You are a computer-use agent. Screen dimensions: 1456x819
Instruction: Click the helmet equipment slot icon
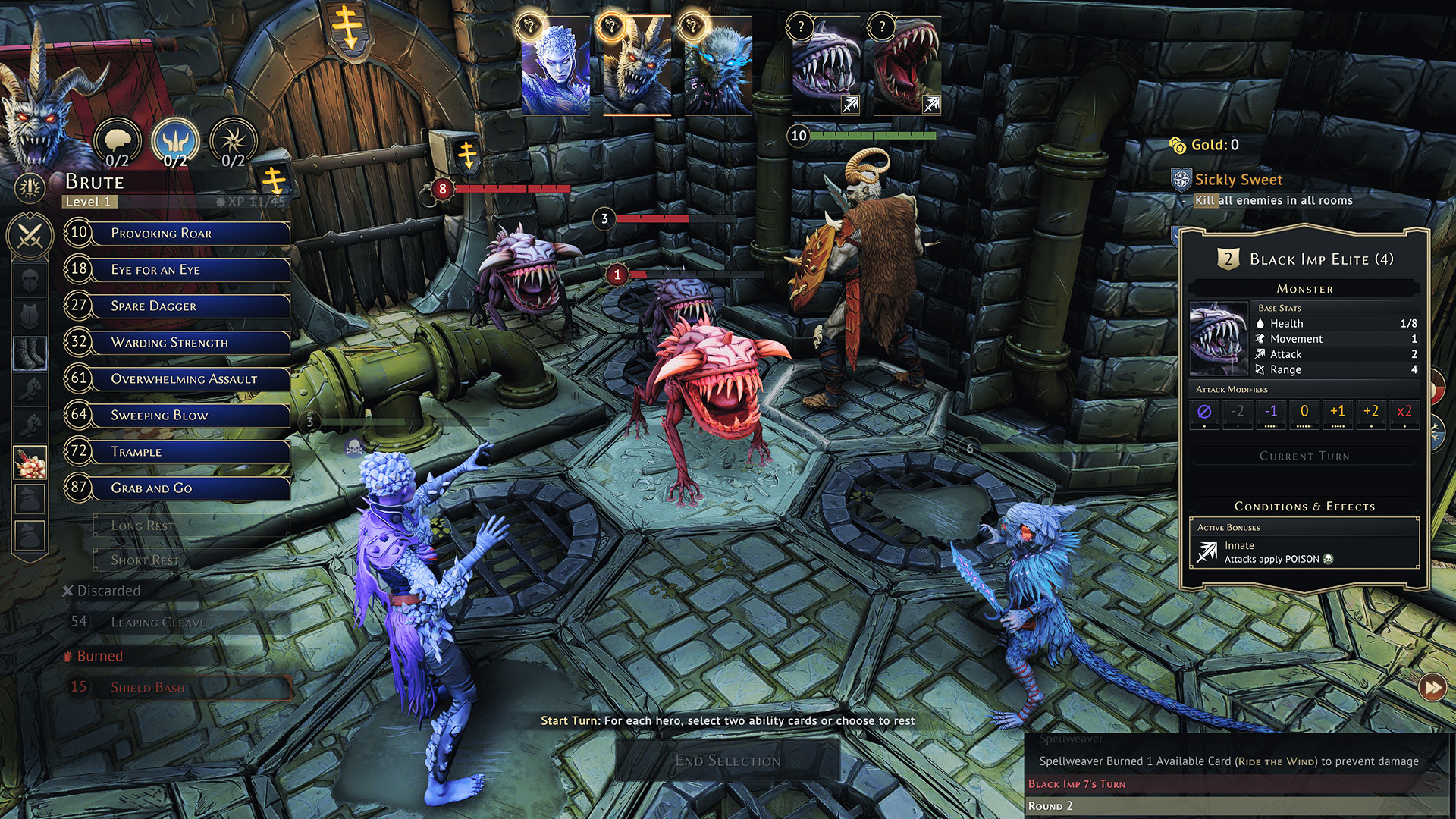30,280
